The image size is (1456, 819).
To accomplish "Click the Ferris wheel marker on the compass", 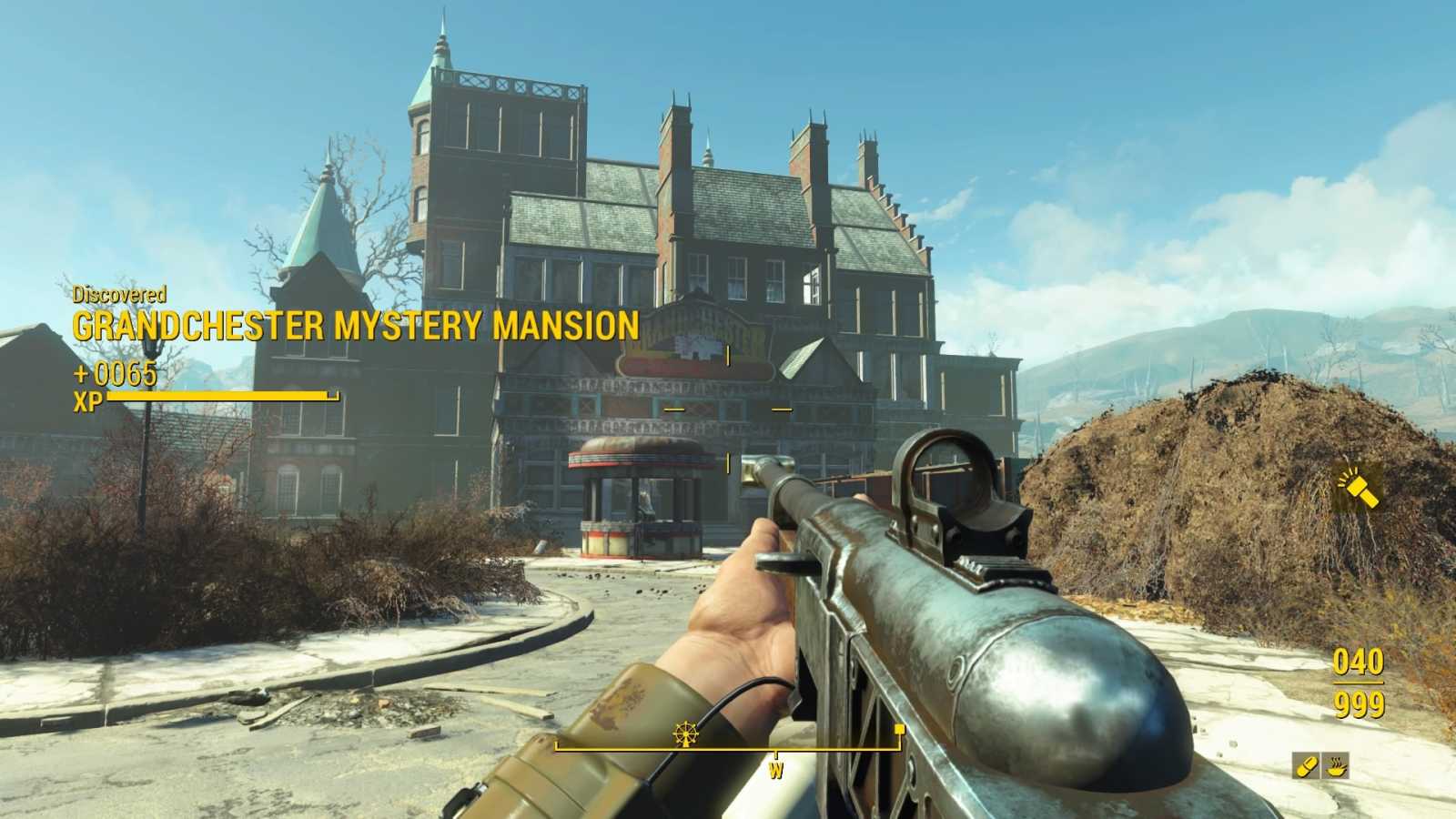I will tap(686, 733).
